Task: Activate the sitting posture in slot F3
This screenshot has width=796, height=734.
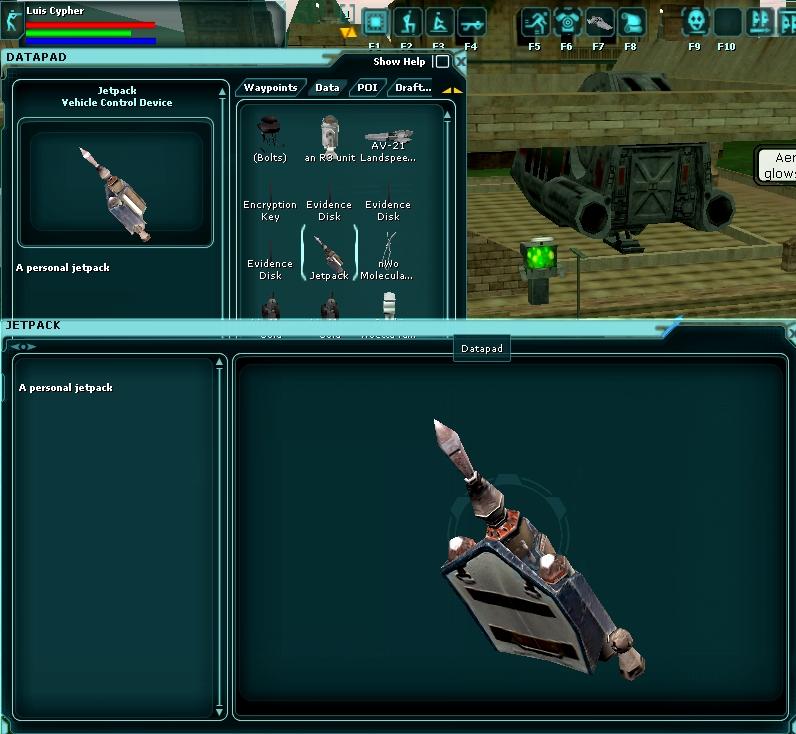Action: click(439, 22)
